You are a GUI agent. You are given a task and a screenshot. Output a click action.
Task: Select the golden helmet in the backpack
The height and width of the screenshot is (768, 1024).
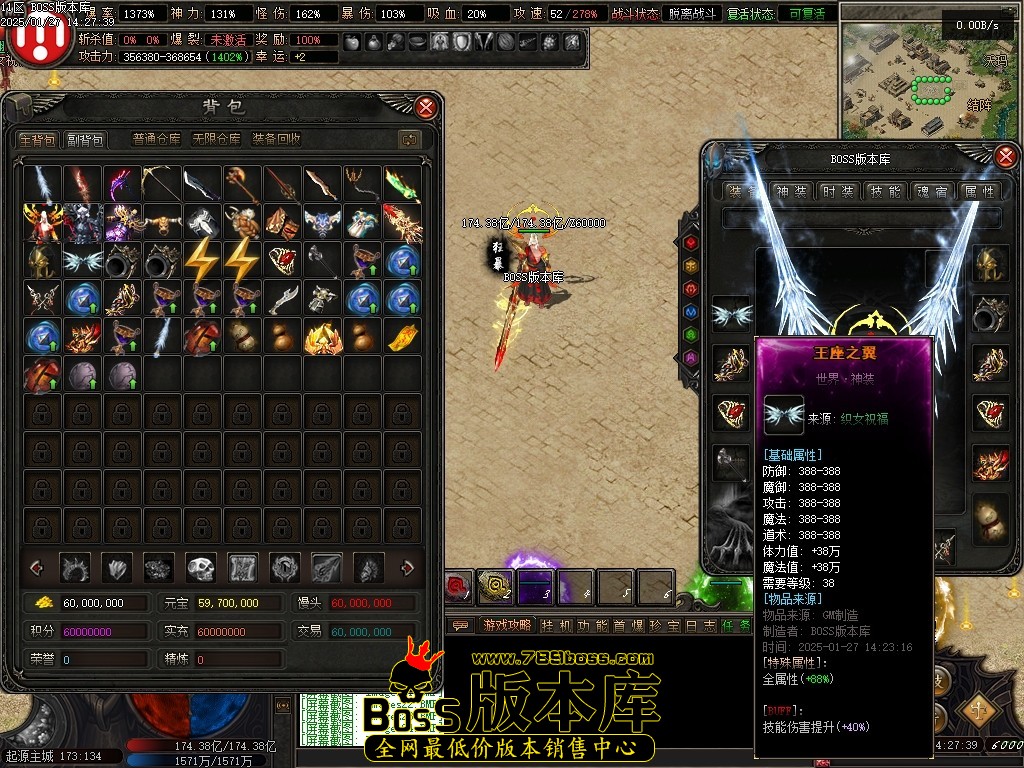click(x=42, y=260)
